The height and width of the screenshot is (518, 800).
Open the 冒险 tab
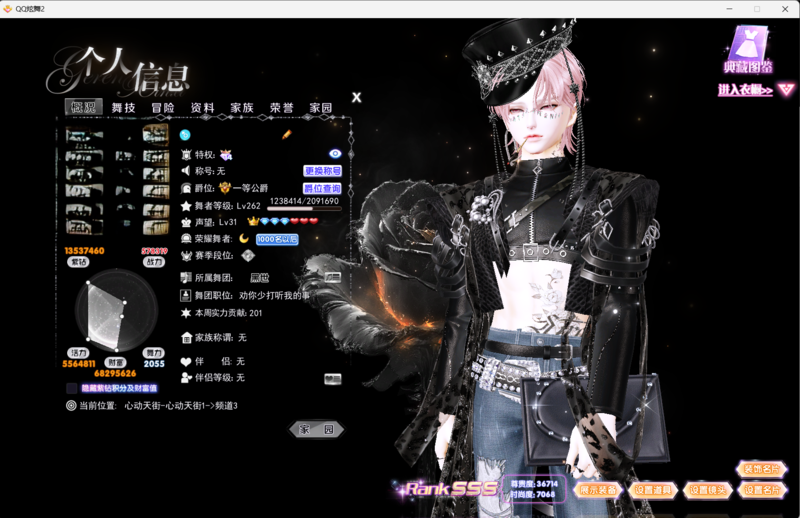point(163,108)
